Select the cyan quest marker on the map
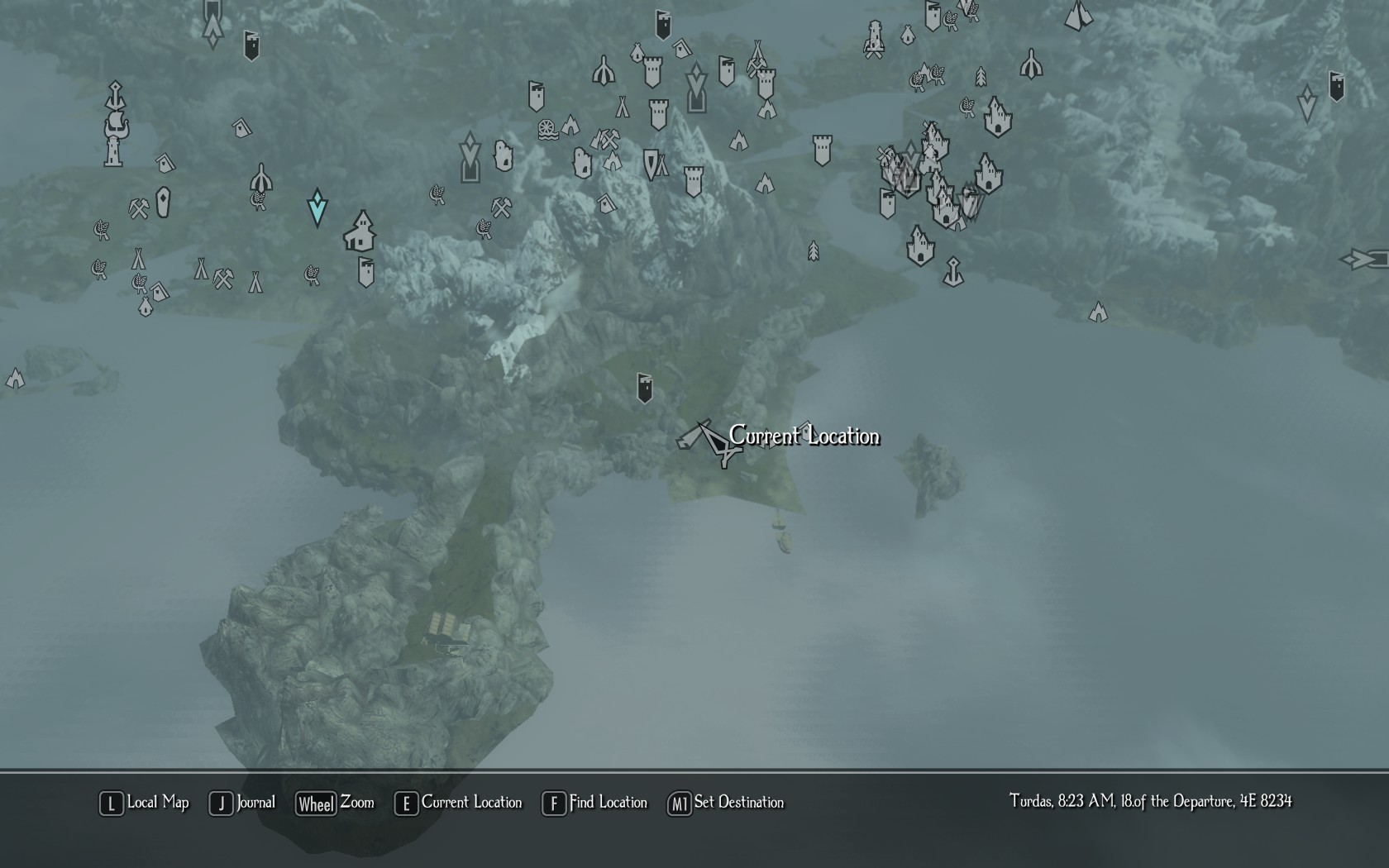This screenshot has width=1389, height=868. pyautogui.click(x=317, y=207)
